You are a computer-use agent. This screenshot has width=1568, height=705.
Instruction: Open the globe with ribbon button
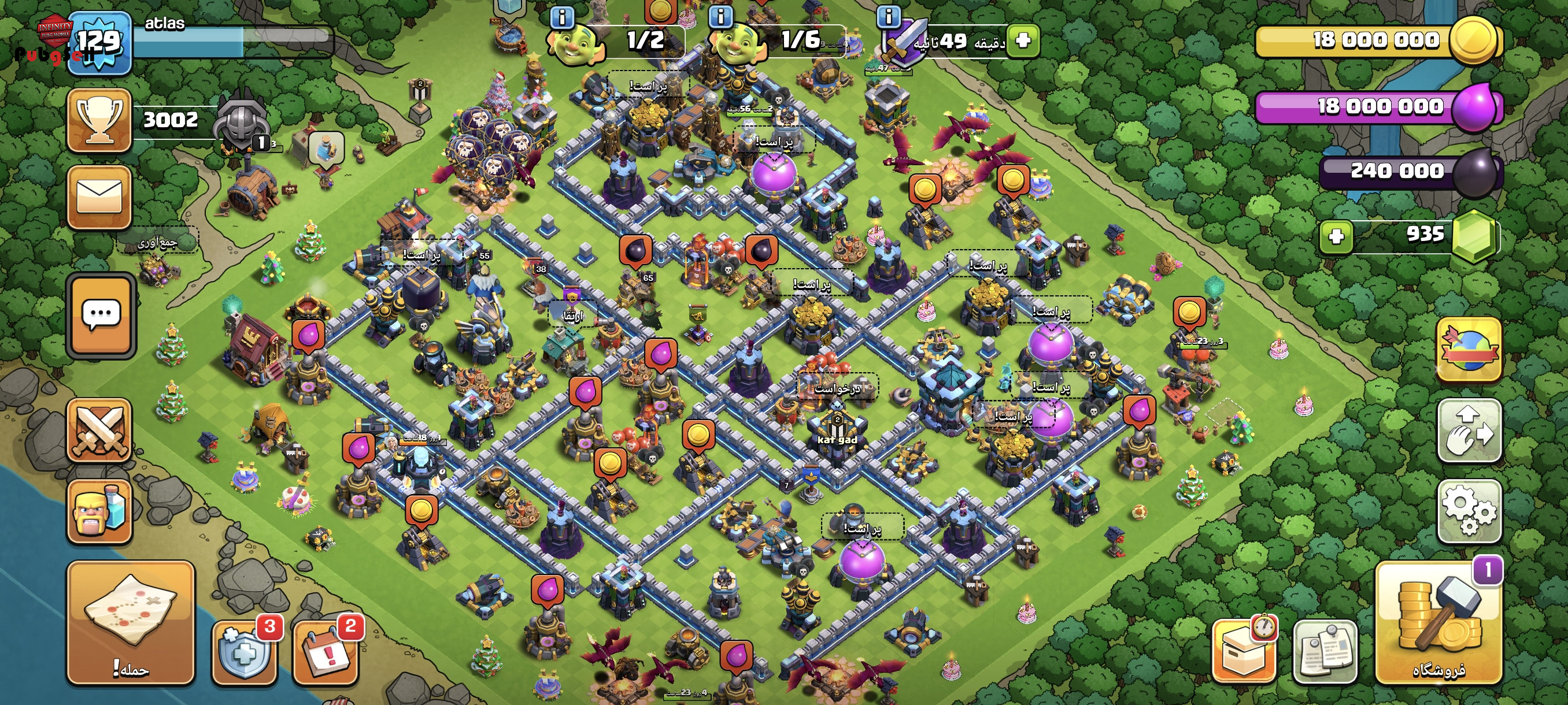1469,349
